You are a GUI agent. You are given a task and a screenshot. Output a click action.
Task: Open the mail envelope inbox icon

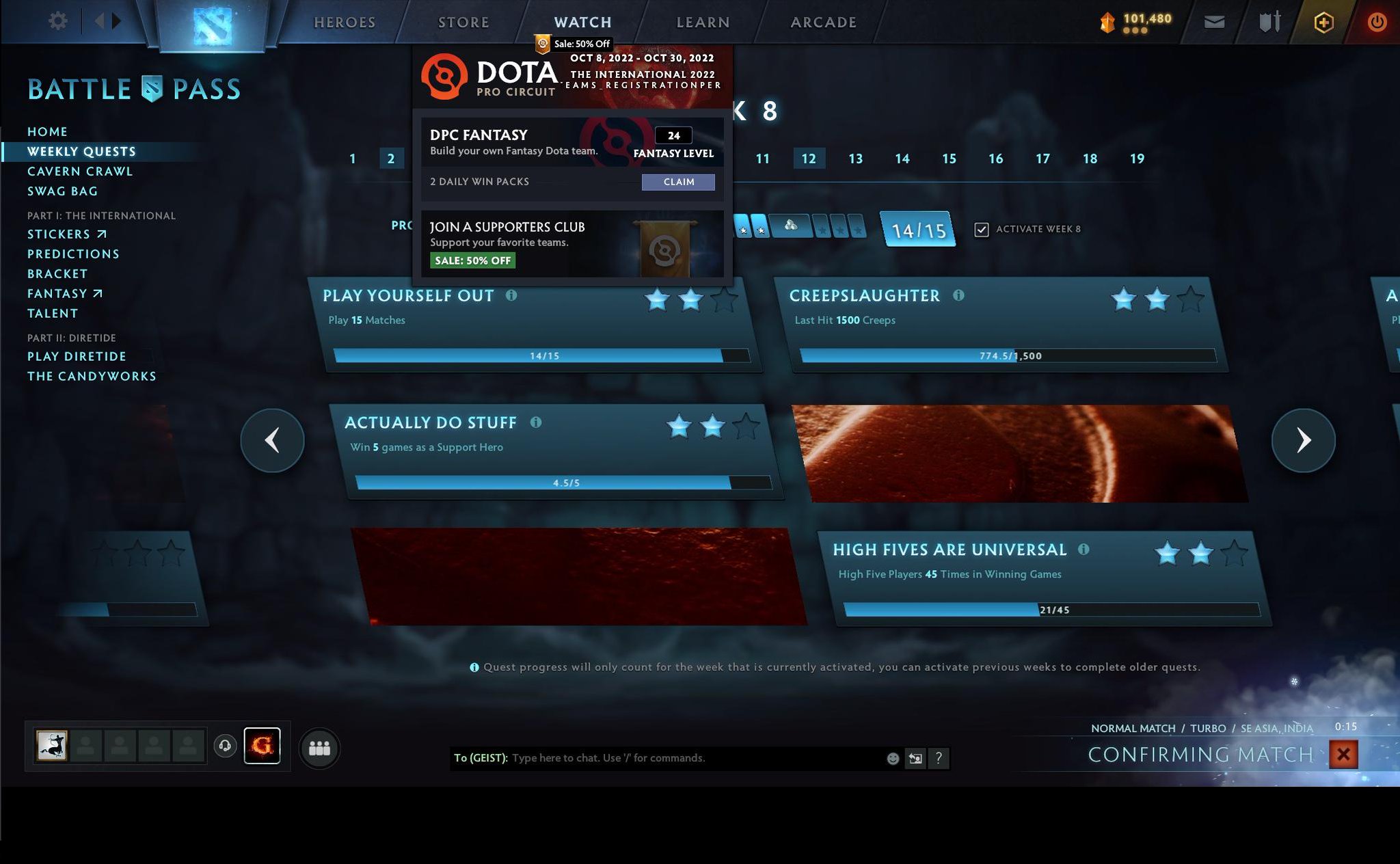coord(1215,21)
